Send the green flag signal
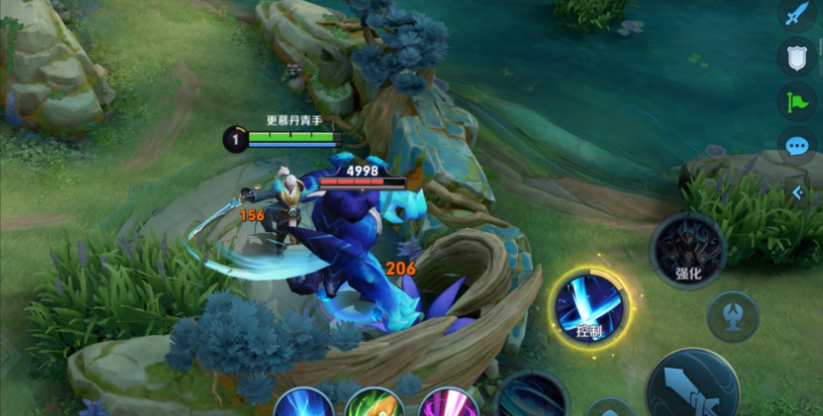Viewport: 823px width, 416px height. point(796,101)
